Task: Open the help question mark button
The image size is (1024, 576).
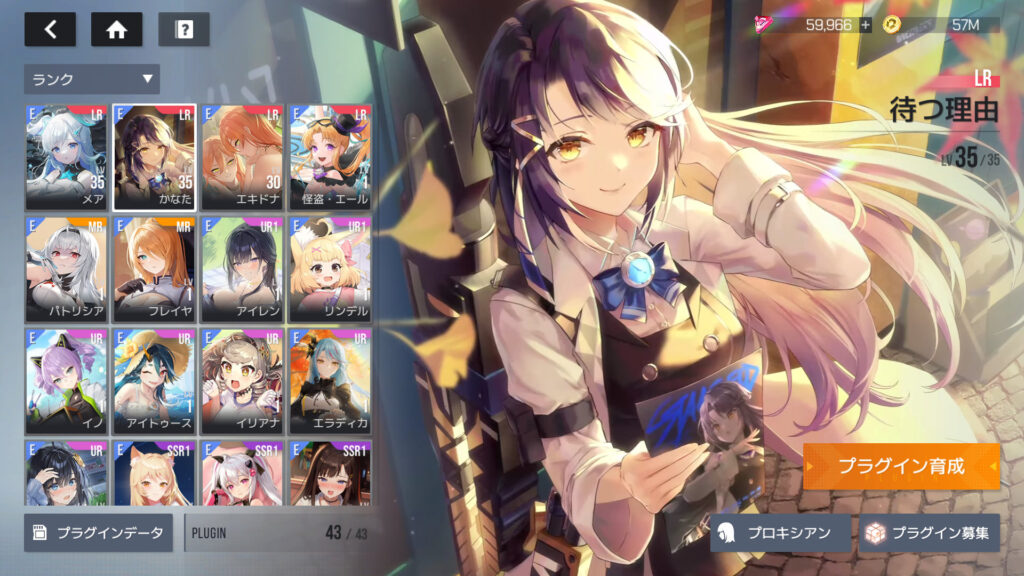Action: tap(184, 29)
